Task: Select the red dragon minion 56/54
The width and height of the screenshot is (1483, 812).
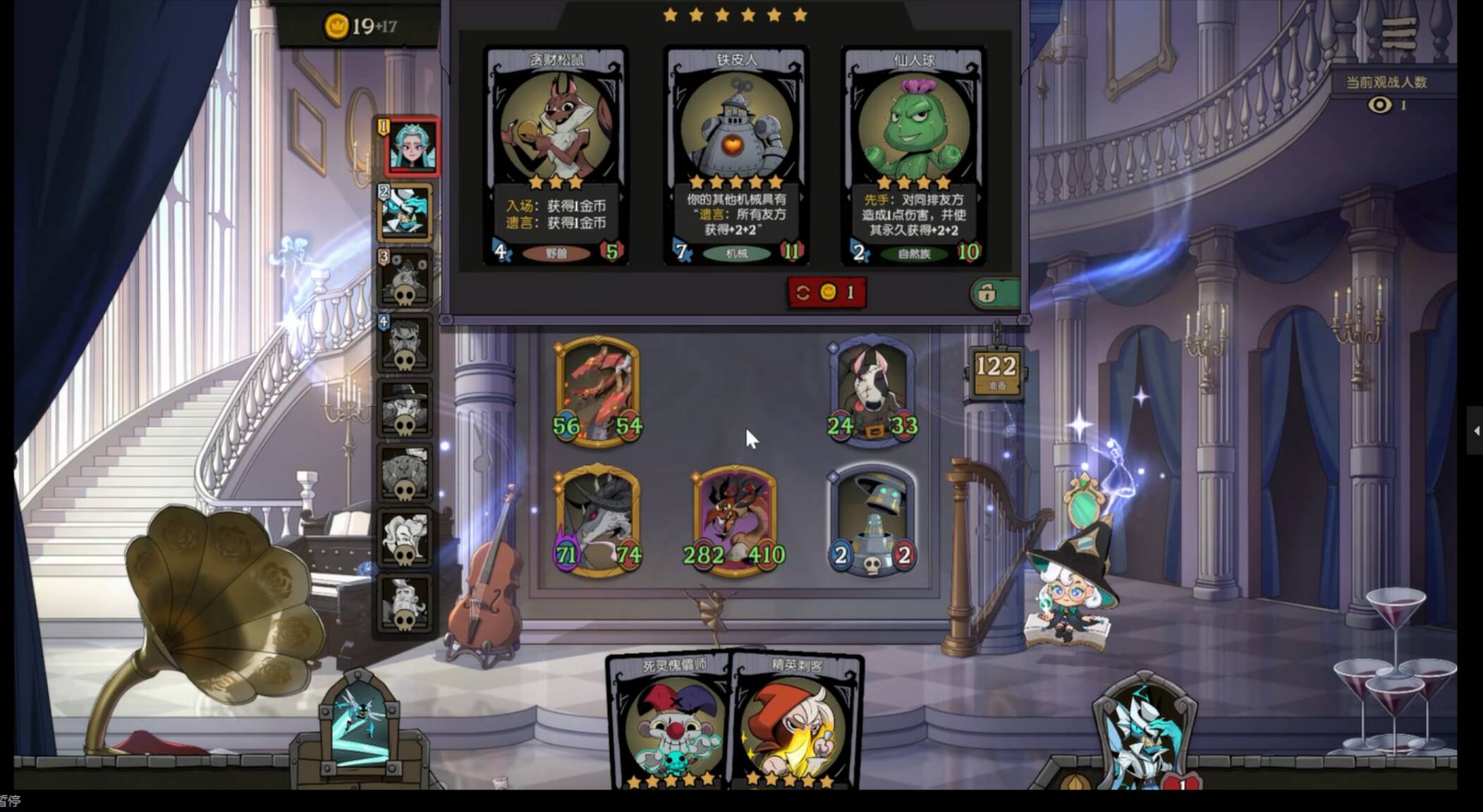Action: (597, 392)
